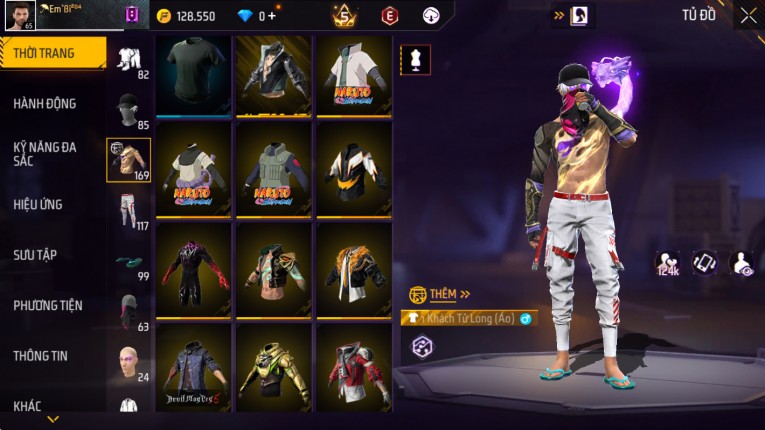Screen dimensions: 765x430
Task: Switch to the PHƯƠNG TIỆN tab
Action: tap(47, 305)
